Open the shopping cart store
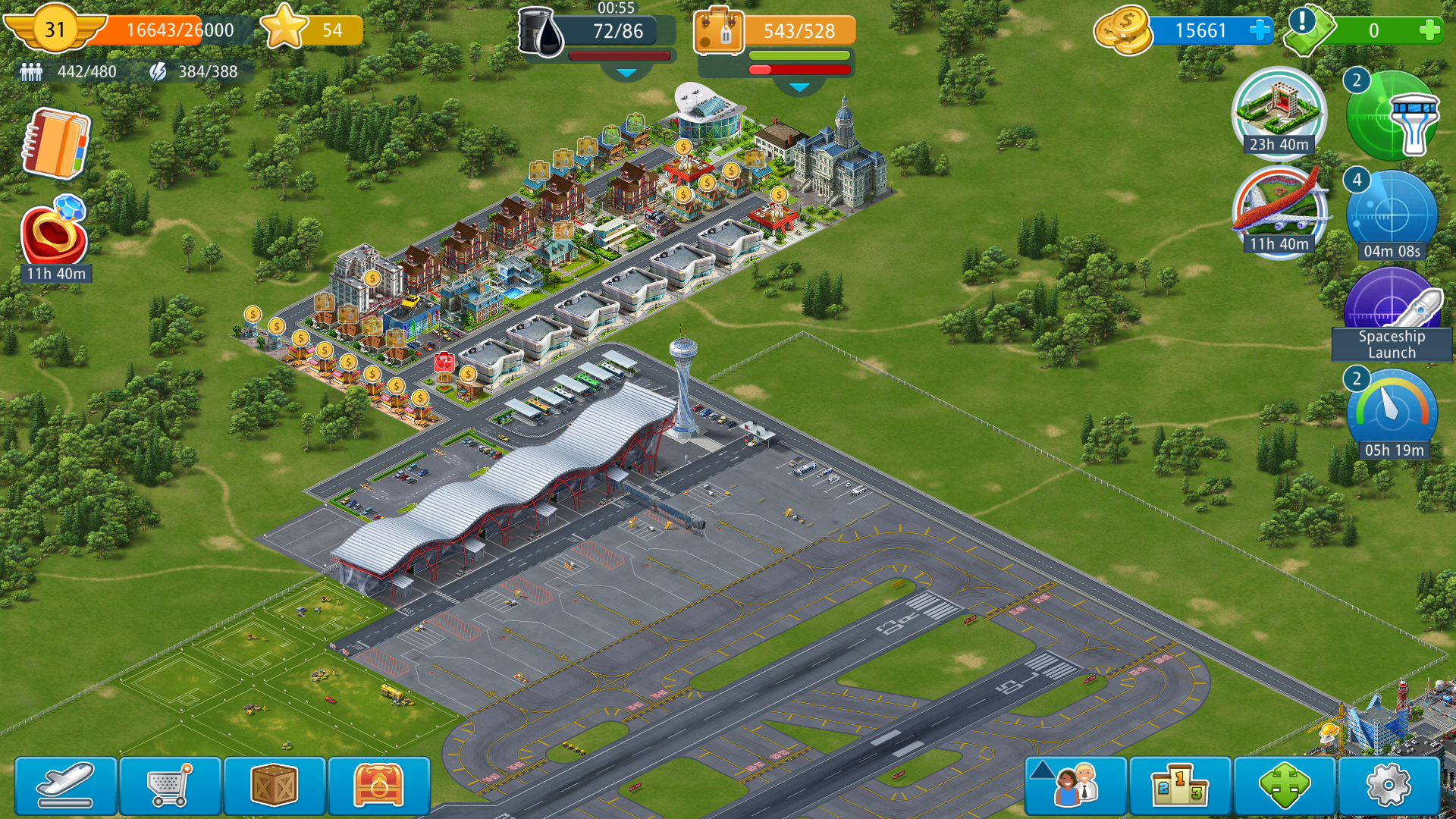Image resolution: width=1456 pixels, height=819 pixels. point(170,786)
